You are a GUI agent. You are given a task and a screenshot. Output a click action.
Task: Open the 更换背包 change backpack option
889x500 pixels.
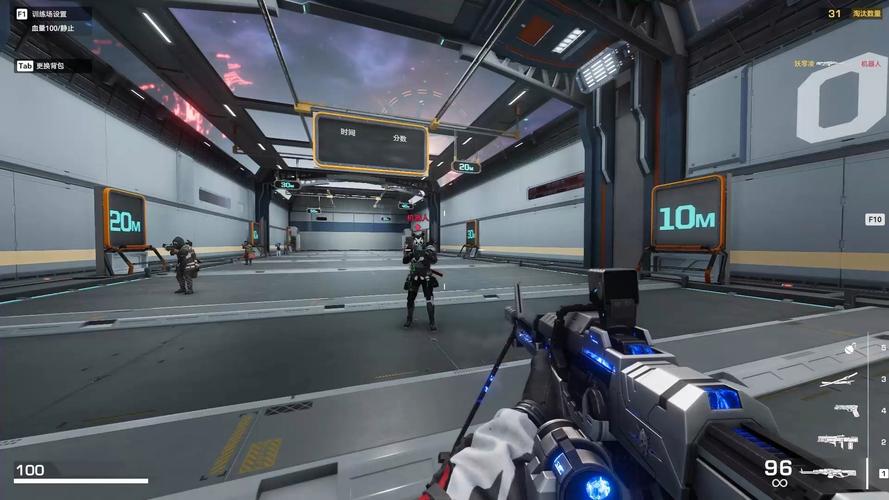[x=48, y=66]
